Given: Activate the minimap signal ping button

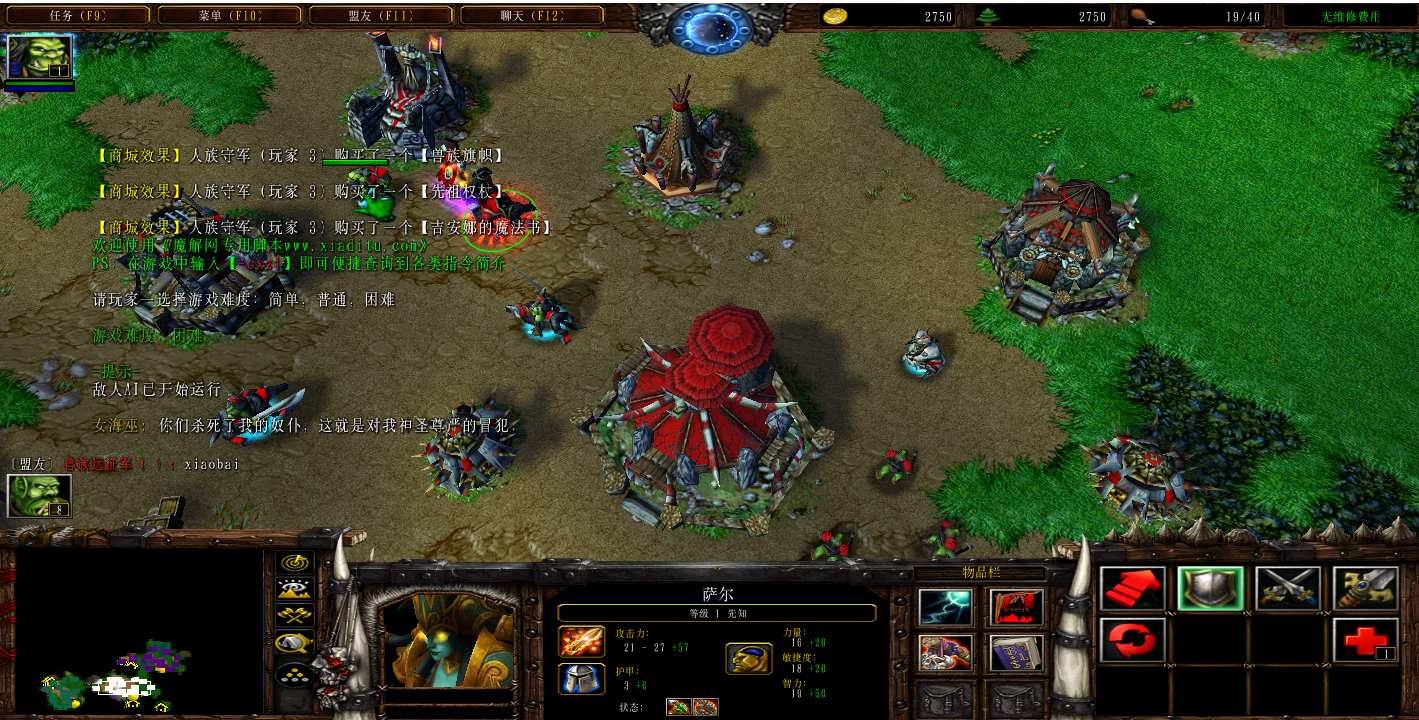Looking at the screenshot, I should tap(296, 564).
